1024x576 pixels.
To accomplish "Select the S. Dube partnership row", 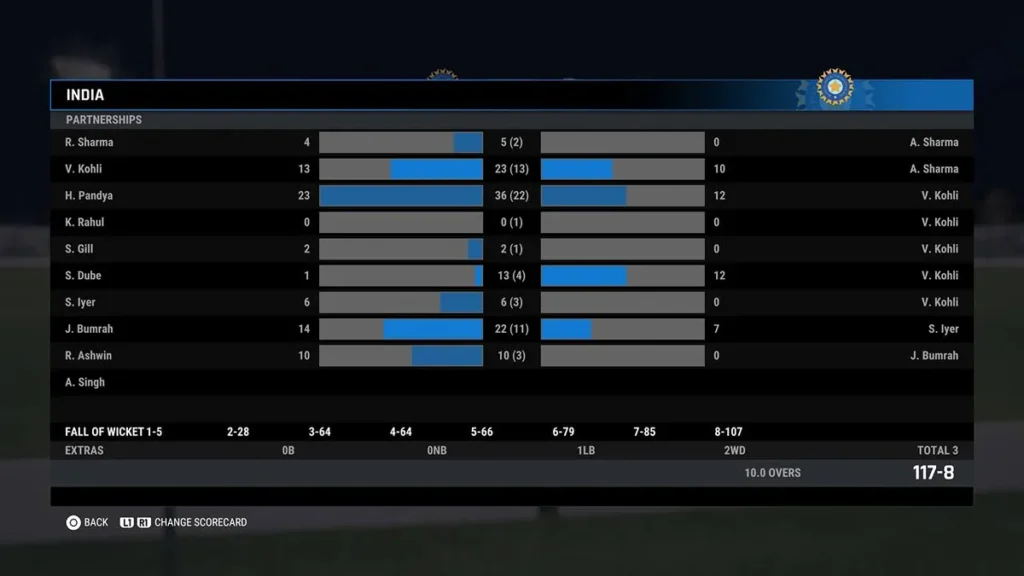I will pyautogui.click(x=511, y=276).
